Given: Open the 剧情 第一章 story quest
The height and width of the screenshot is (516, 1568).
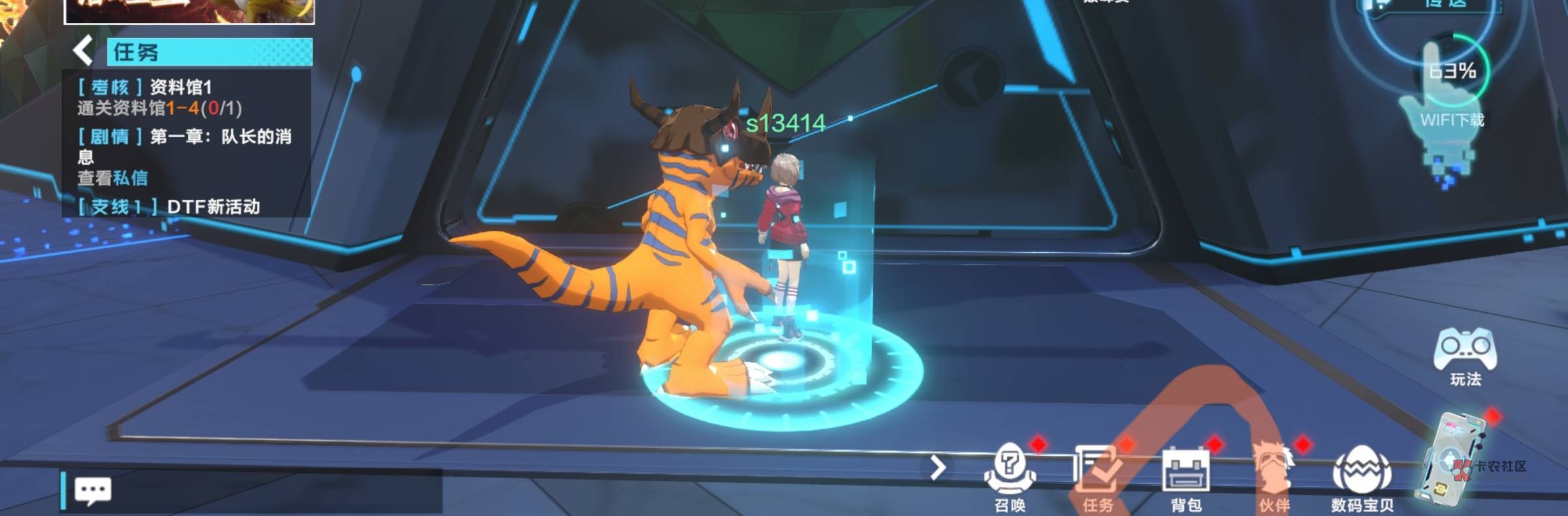Looking at the screenshot, I should pos(186,155).
